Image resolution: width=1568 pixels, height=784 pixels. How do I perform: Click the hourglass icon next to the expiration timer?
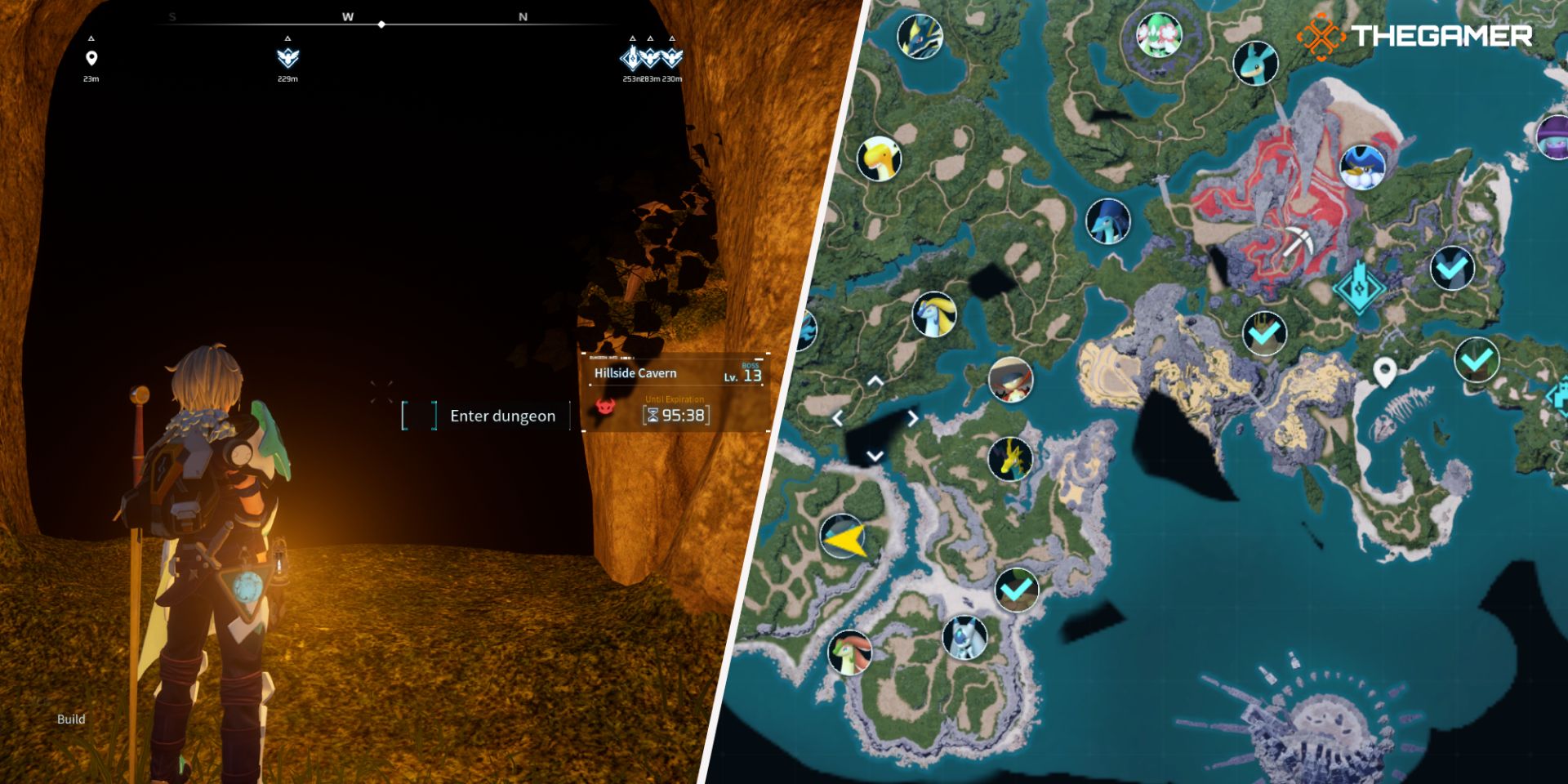[653, 415]
